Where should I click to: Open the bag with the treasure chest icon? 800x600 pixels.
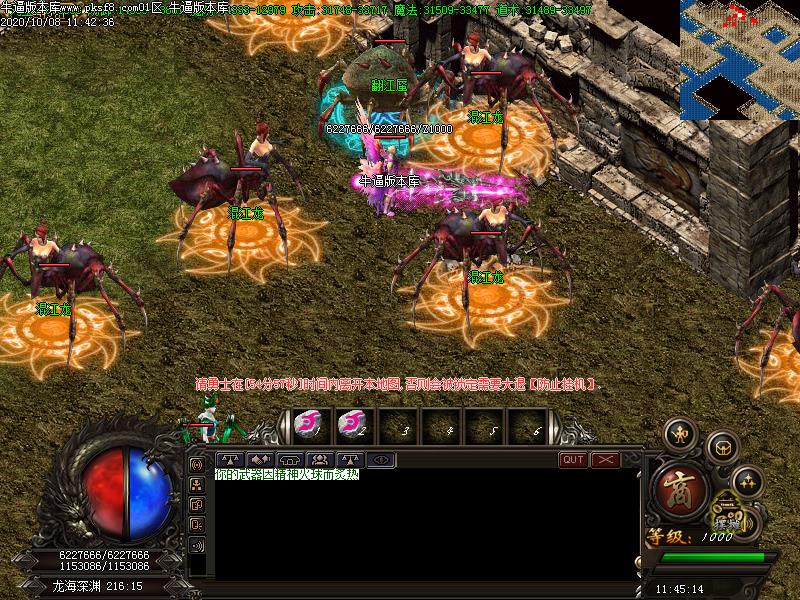[721, 446]
